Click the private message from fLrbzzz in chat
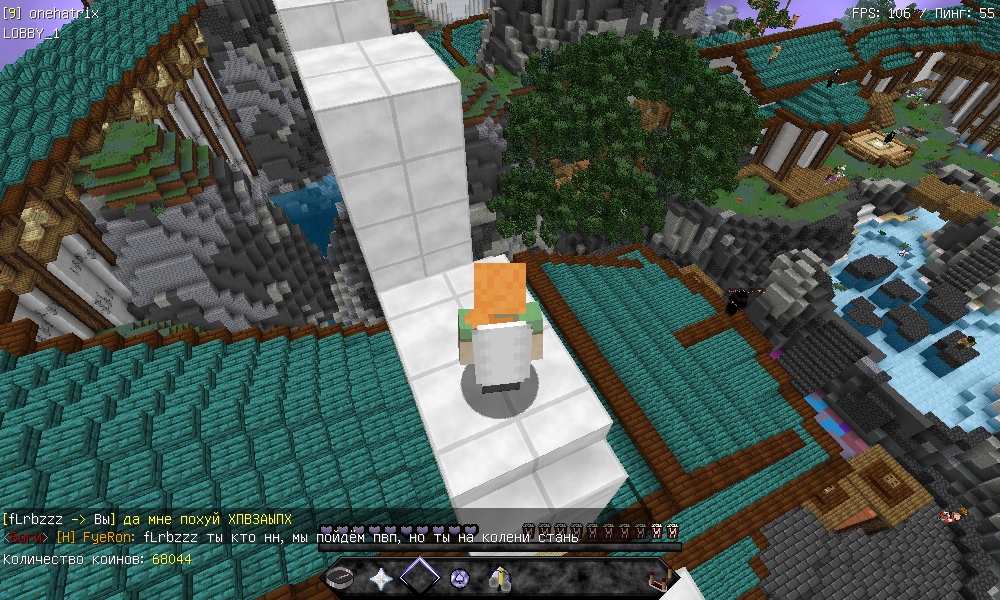 [148, 519]
